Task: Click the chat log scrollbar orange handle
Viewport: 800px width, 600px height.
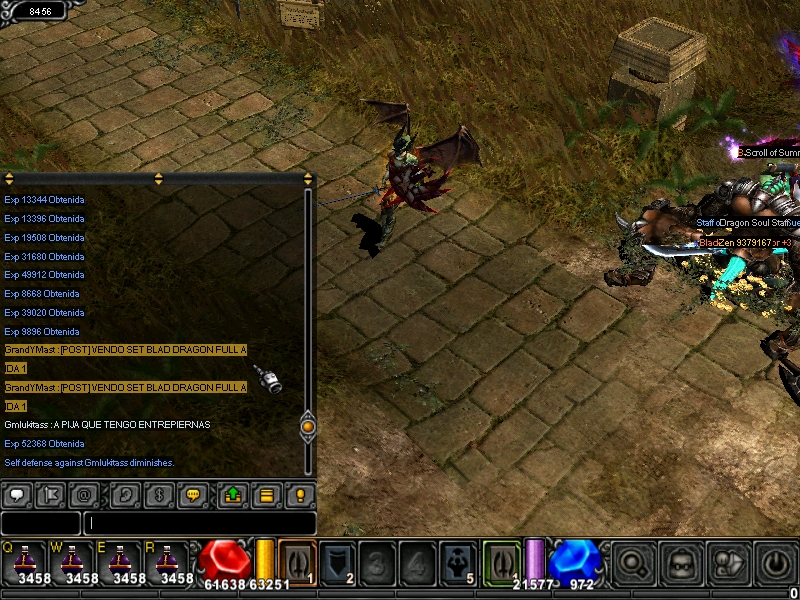Action: [x=308, y=426]
